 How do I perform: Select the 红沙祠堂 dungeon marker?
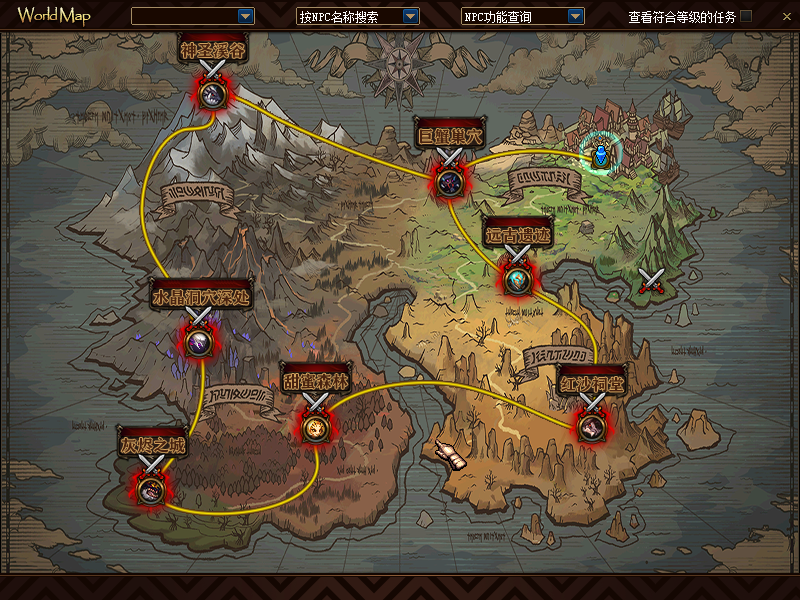tap(591, 426)
